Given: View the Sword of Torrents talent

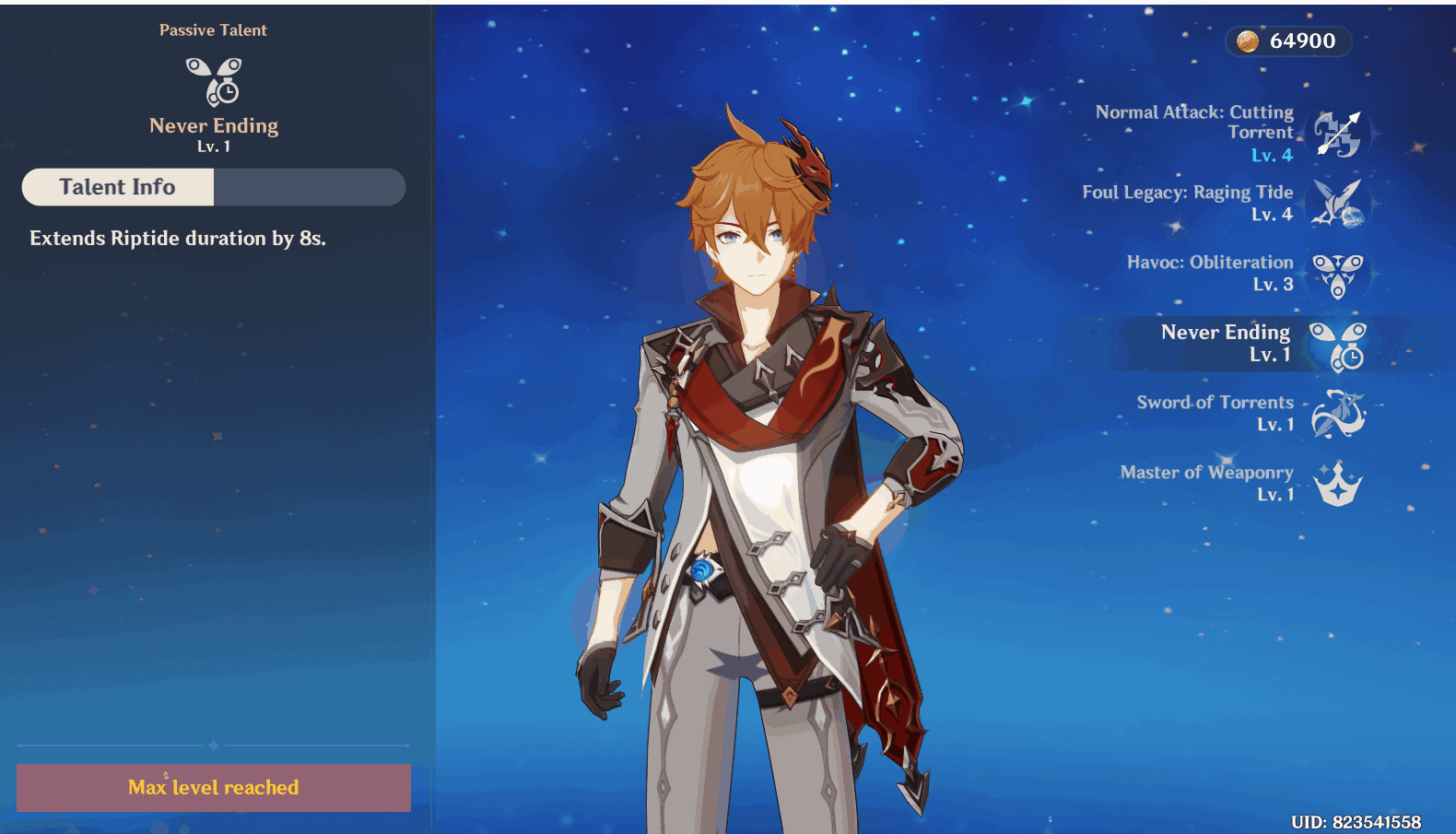Looking at the screenshot, I should pos(1336,414).
